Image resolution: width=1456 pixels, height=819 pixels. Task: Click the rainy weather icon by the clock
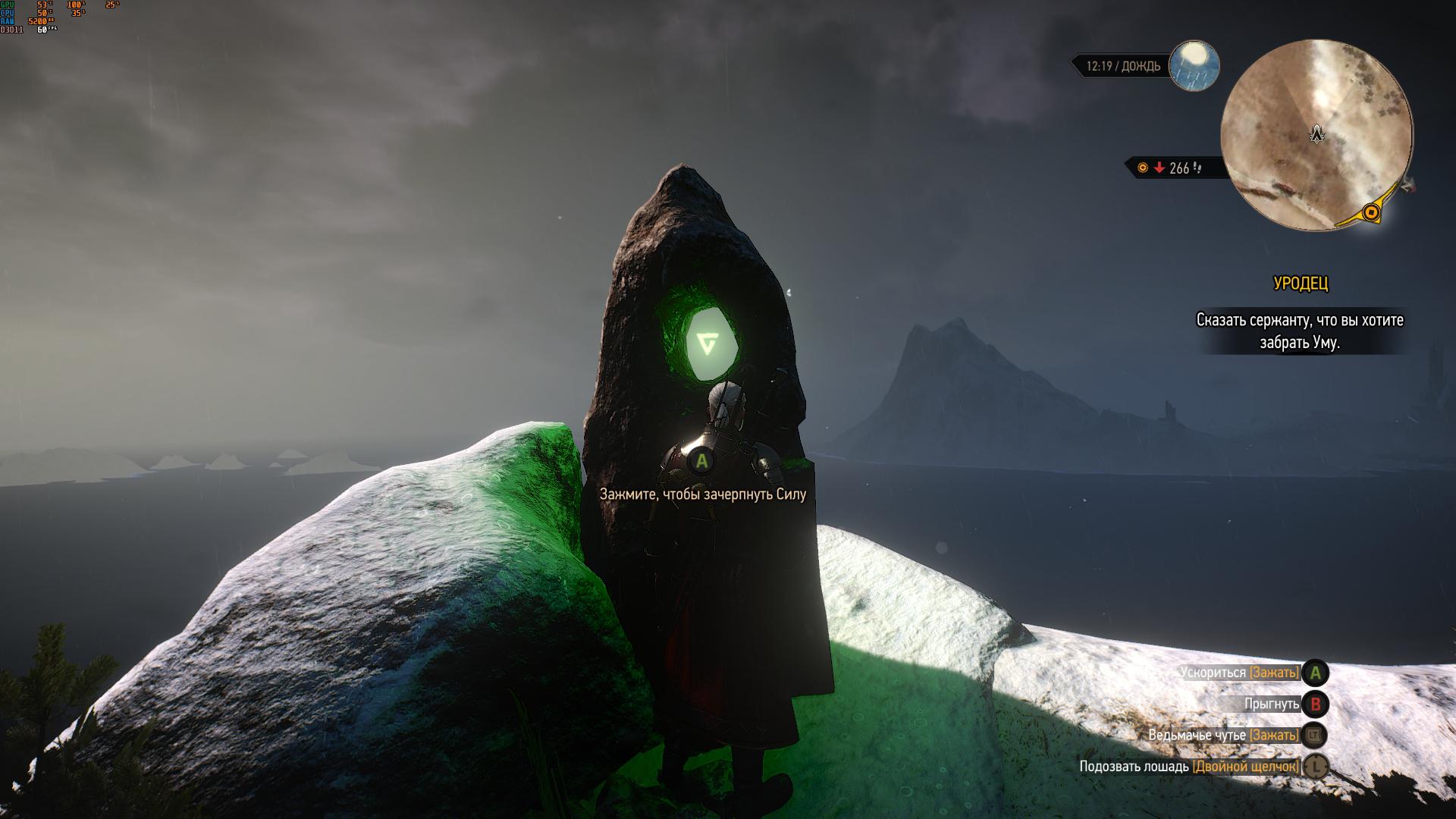tap(1194, 65)
